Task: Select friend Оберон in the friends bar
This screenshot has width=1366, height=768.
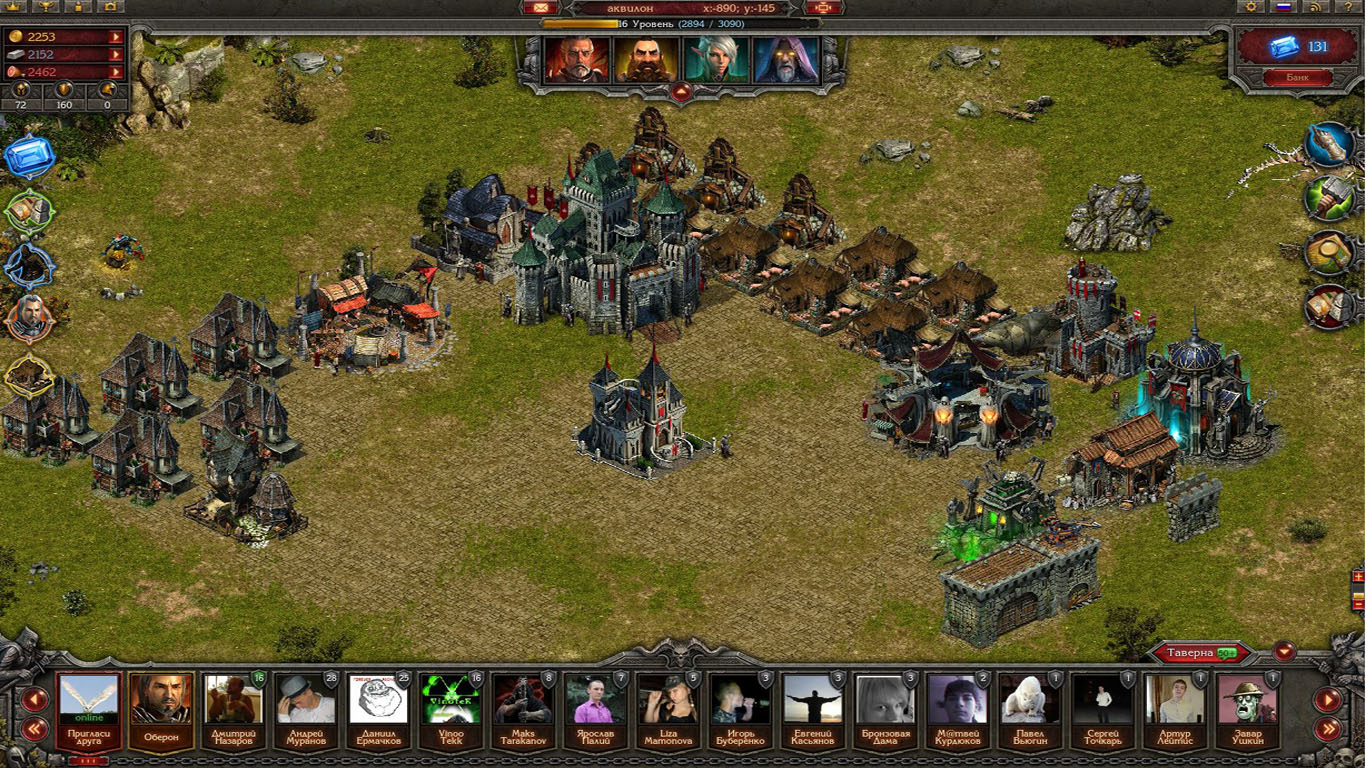Action: [160, 709]
